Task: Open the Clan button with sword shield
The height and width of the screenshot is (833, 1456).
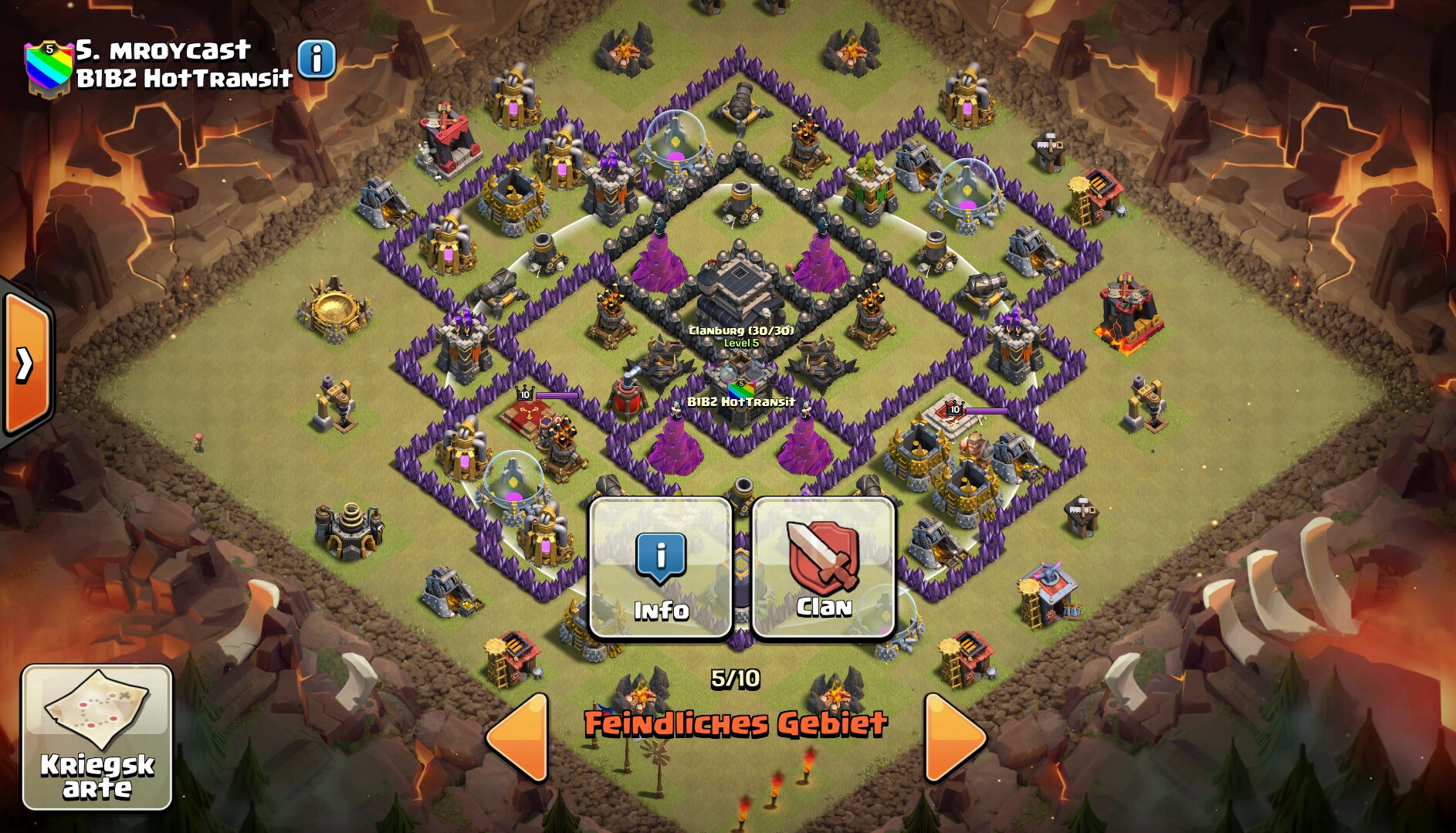Action: pyautogui.click(x=823, y=569)
